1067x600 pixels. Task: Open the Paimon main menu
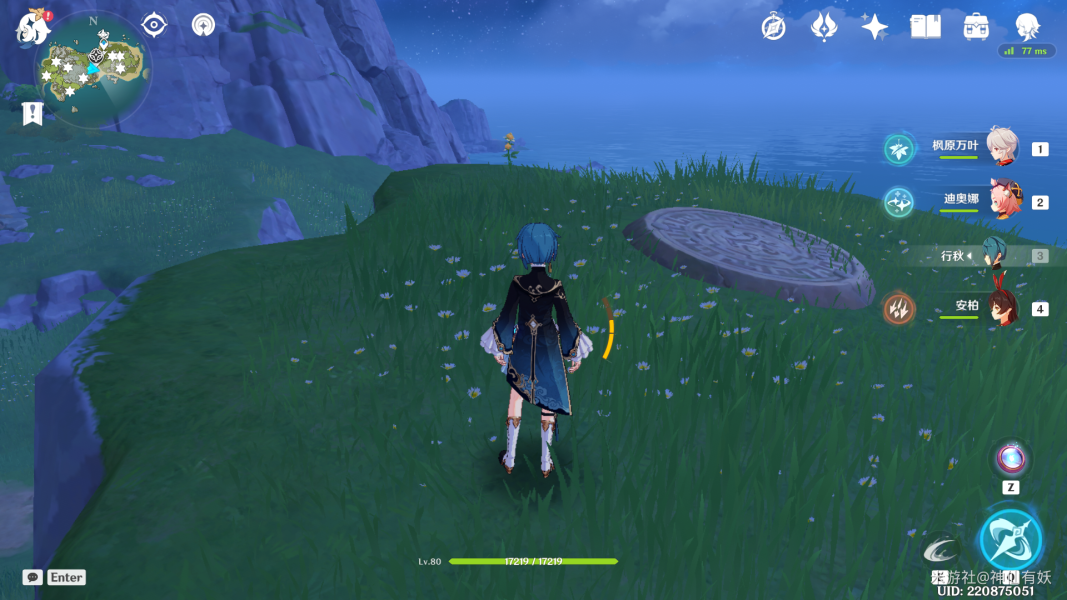[32, 28]
